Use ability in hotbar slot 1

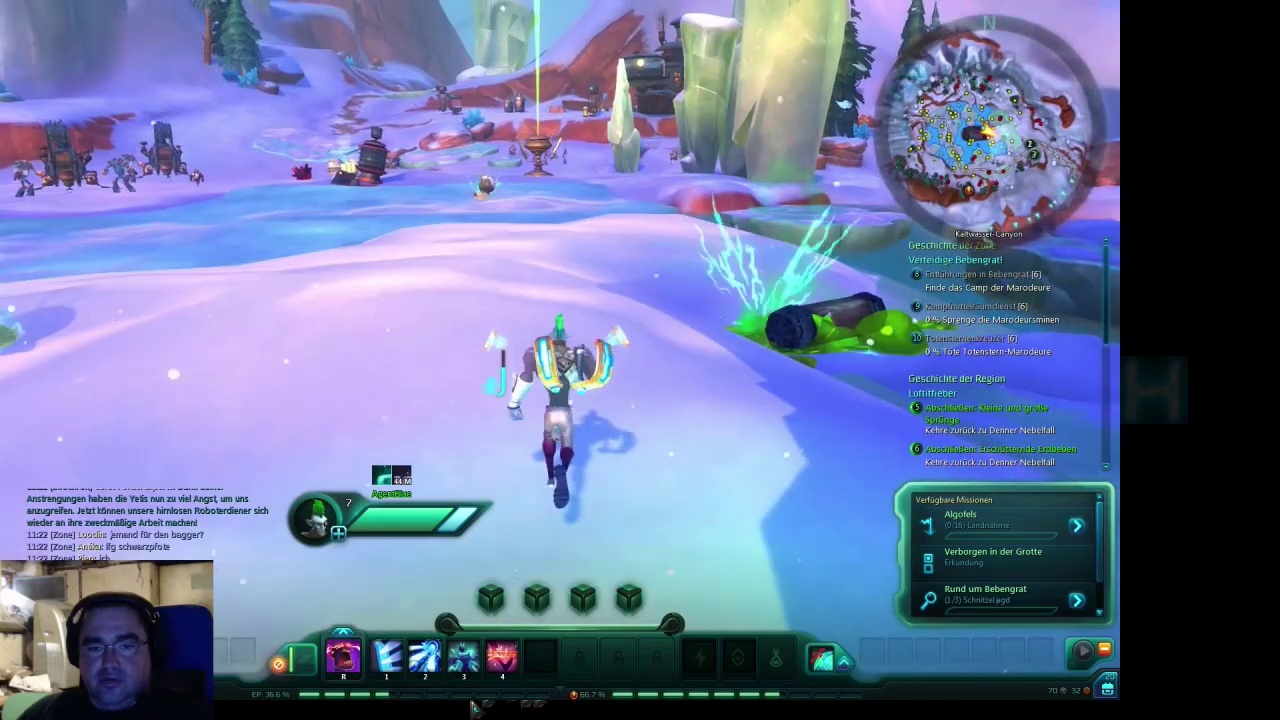click(x=386, y=656)
